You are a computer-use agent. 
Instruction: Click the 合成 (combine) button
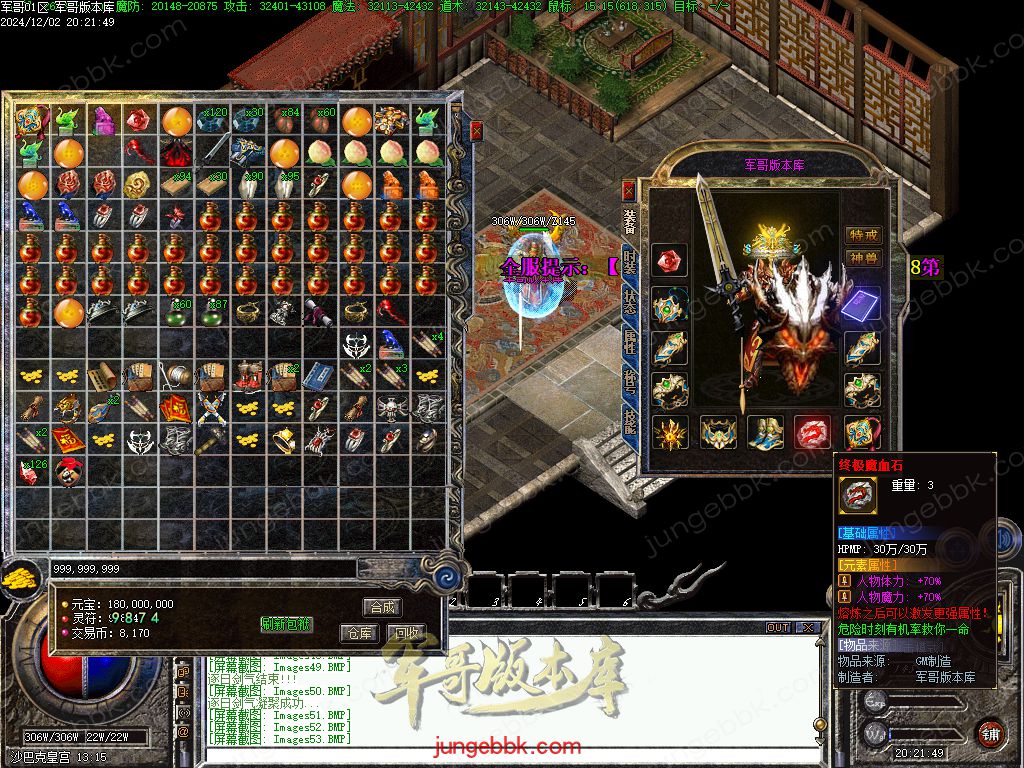(x=382, y=607)
